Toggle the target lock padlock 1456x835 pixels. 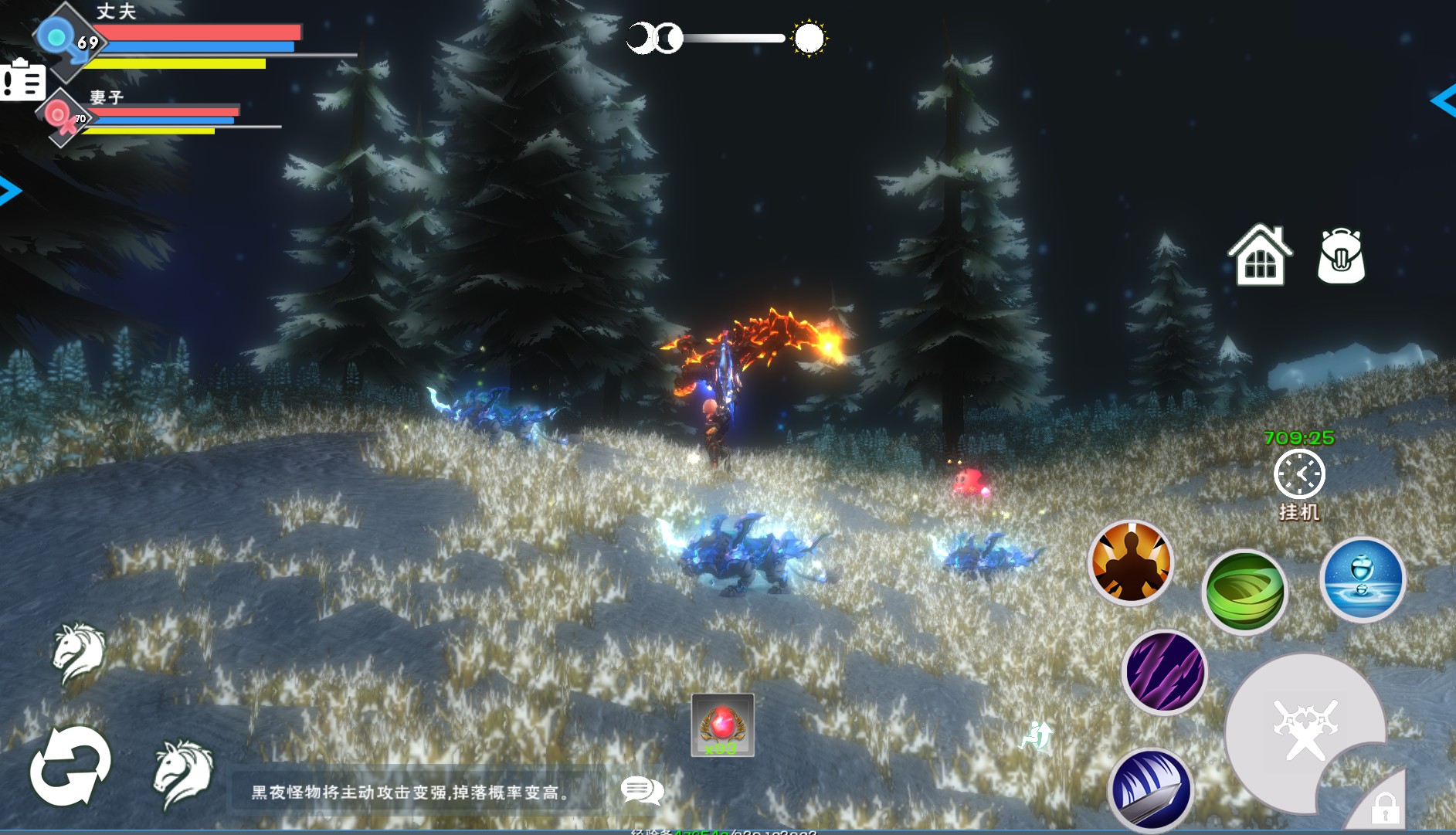[x=1384, y=807]
